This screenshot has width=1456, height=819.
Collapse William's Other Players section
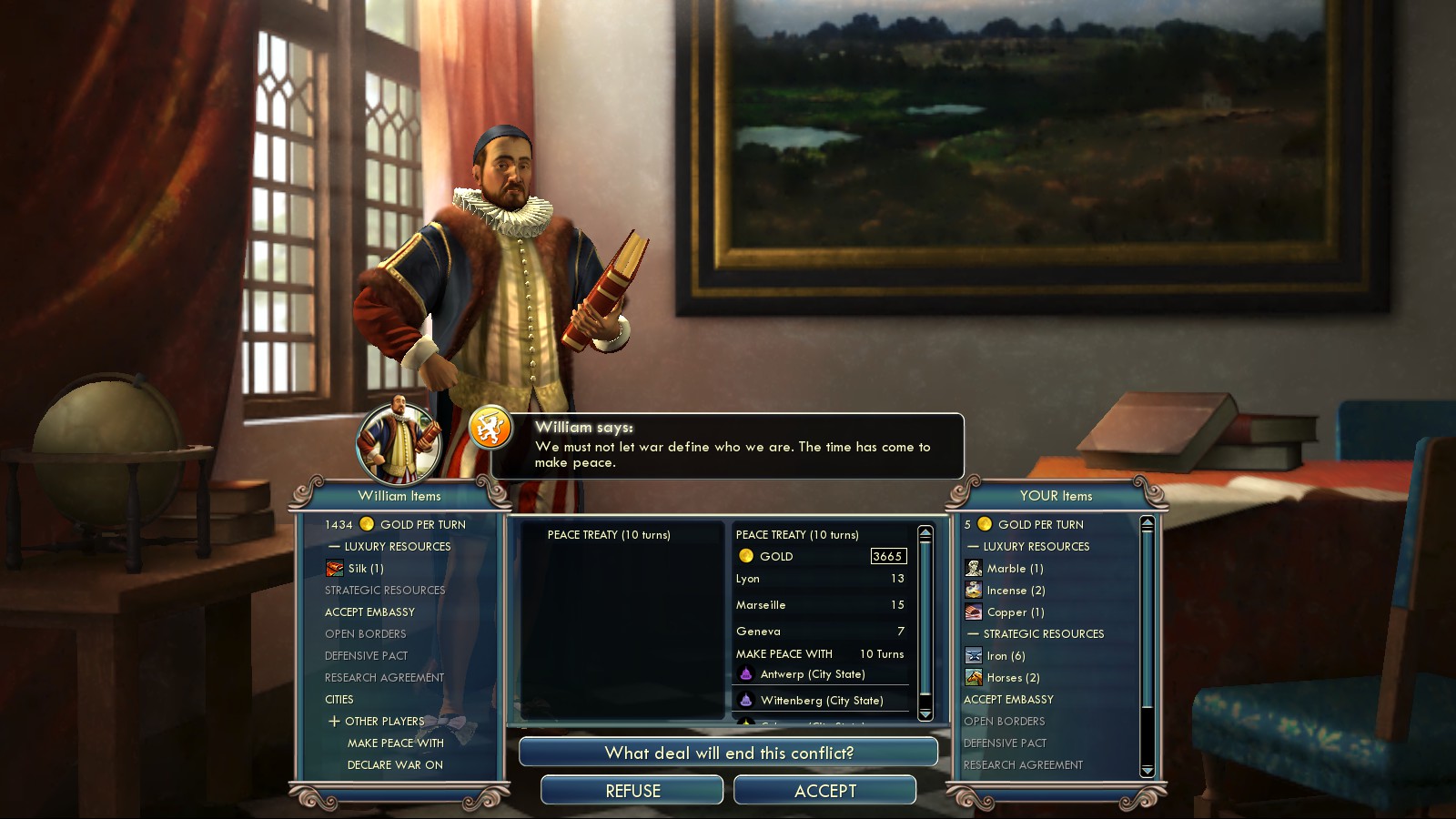335,722
